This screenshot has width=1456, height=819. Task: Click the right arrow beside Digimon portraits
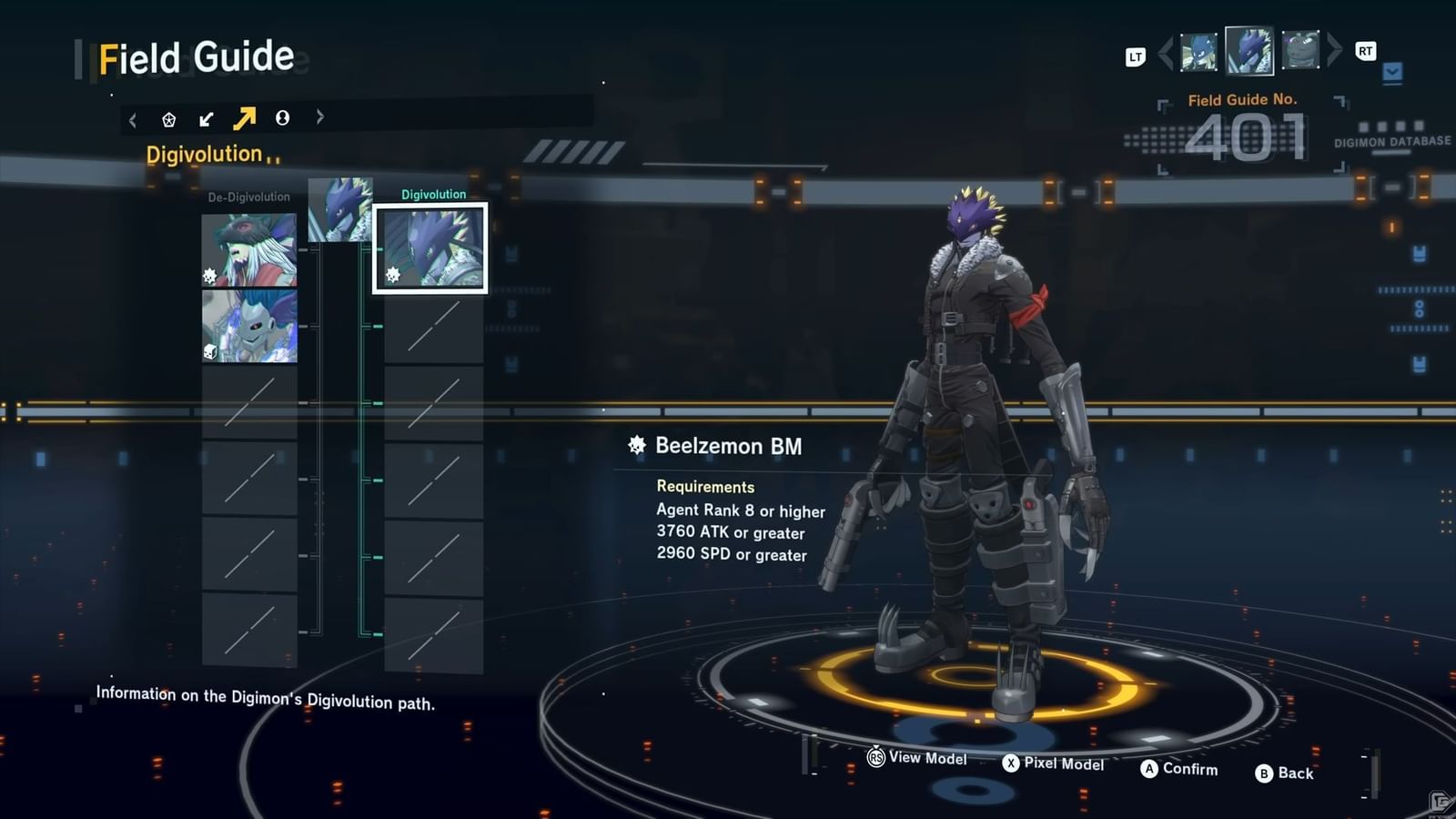[1334, 49]
